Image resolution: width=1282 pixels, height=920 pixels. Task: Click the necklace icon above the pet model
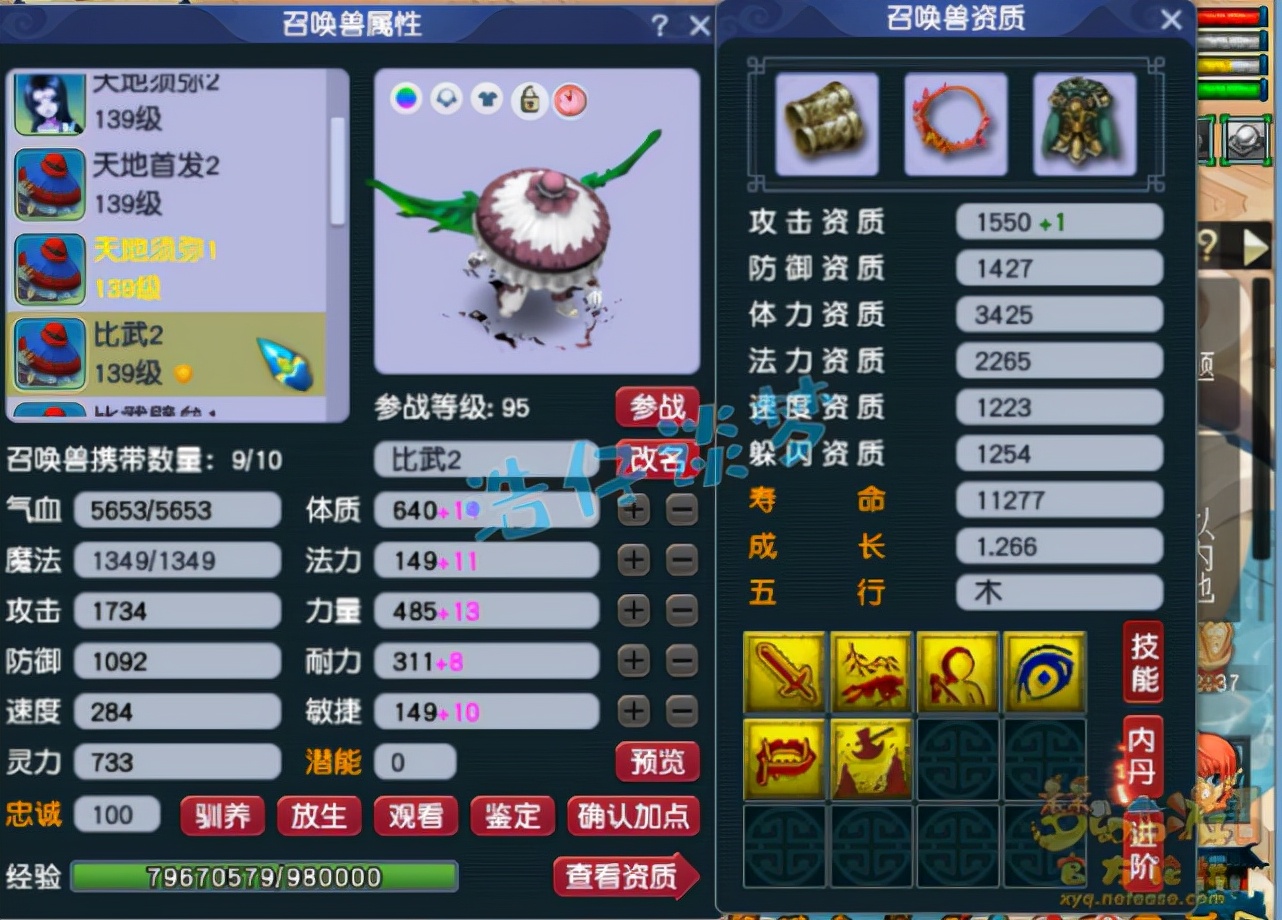[x=446, y=99]
